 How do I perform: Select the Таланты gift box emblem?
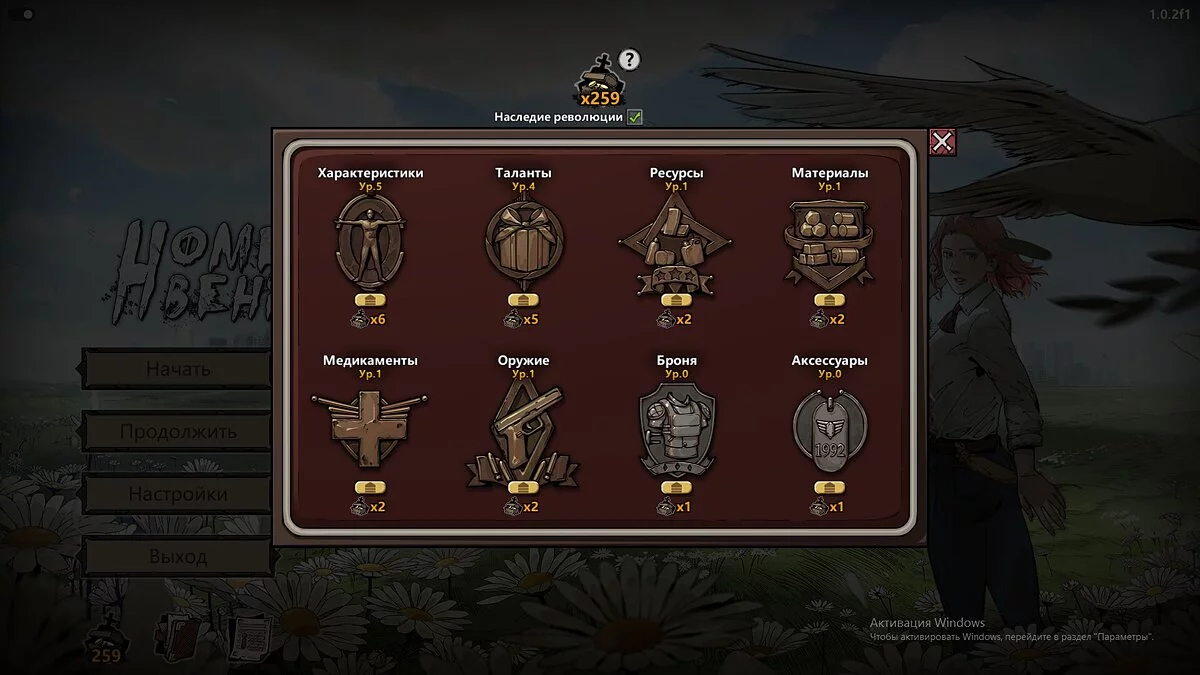click(523, 241)
